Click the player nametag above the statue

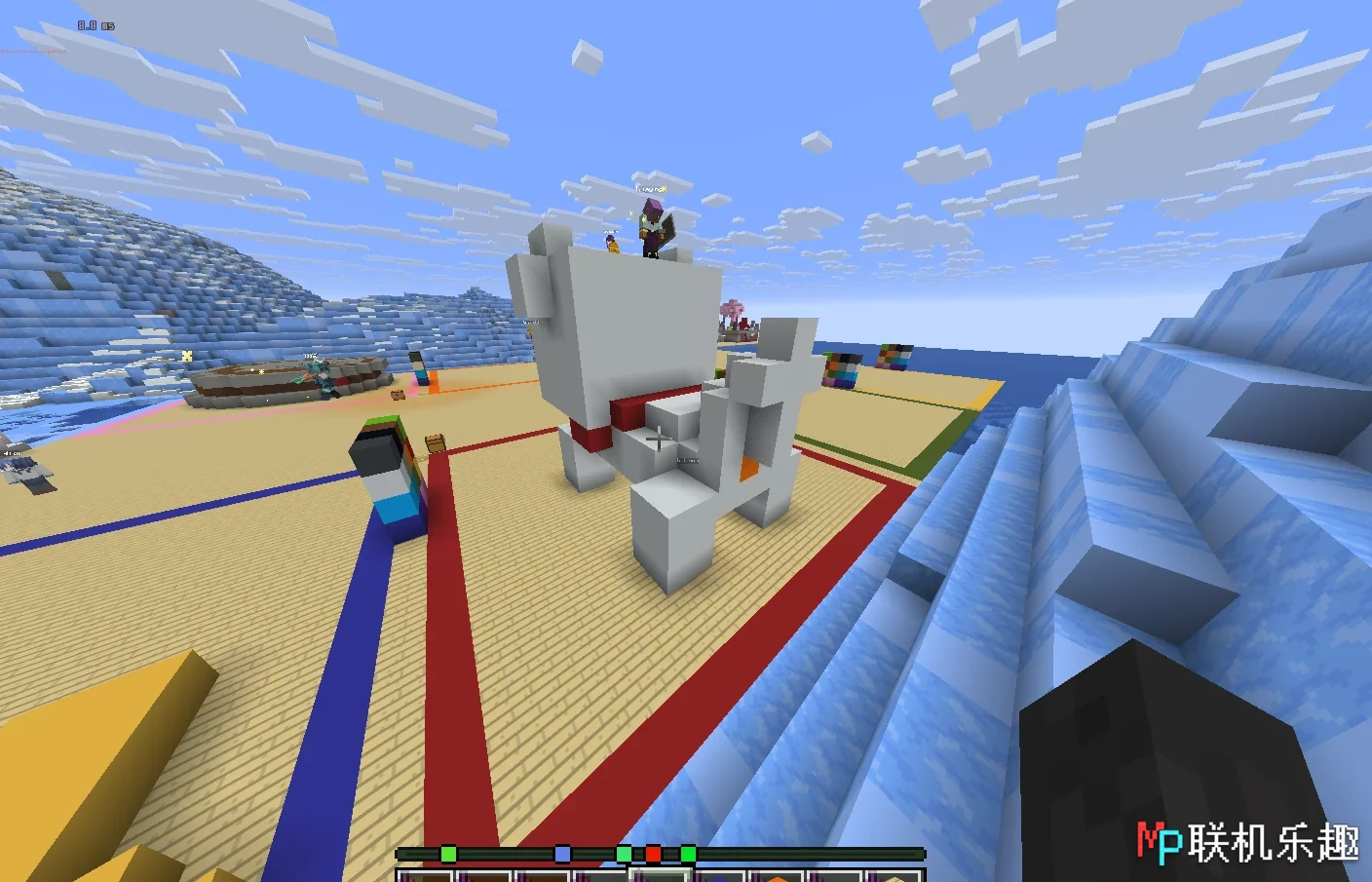pyautogui.click(x=653, y=188)
